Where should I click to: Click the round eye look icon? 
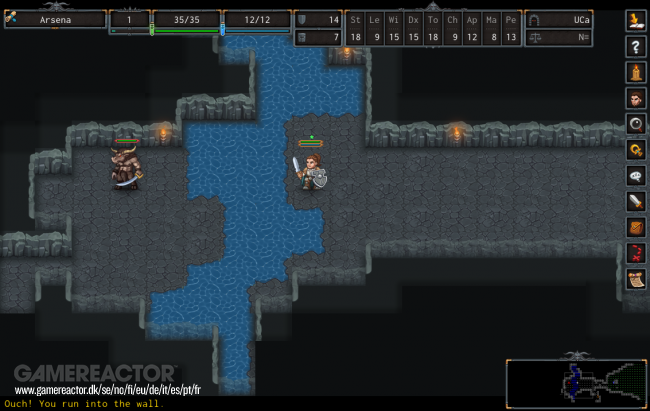(635, 124)
